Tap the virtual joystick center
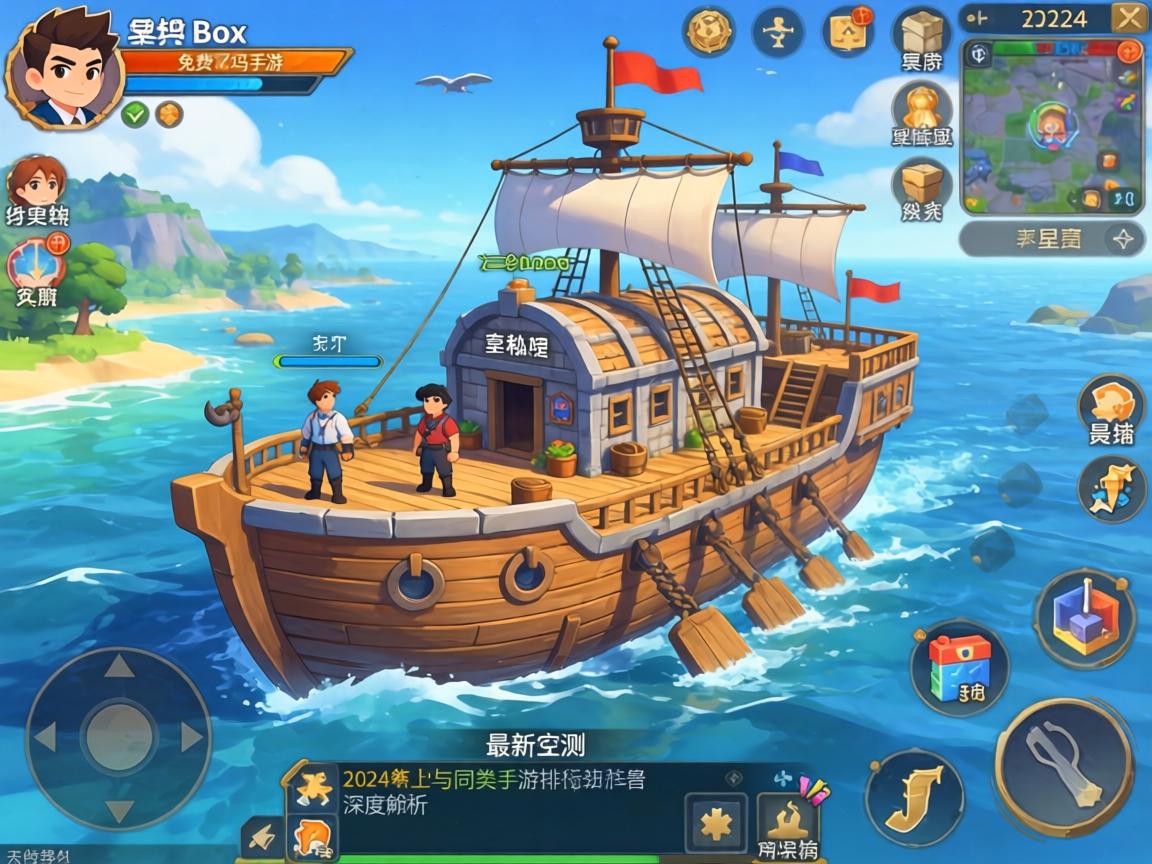1152x864 pixels. [x=118, y=738]
